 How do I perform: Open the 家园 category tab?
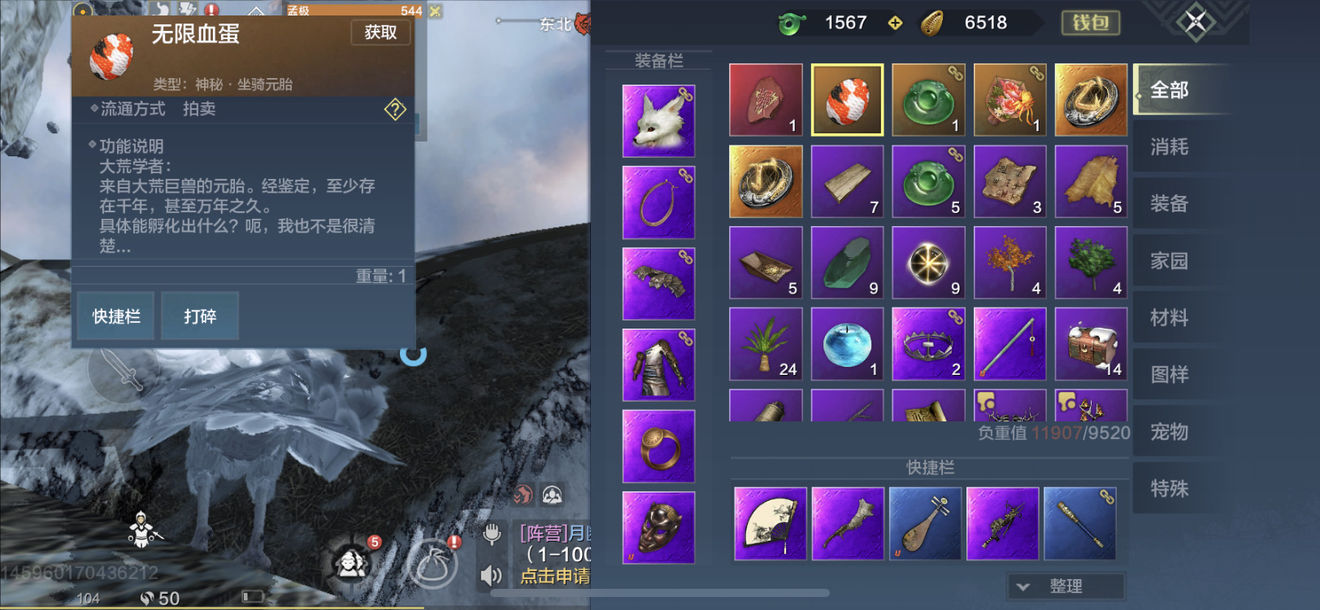coord(1169,261)
